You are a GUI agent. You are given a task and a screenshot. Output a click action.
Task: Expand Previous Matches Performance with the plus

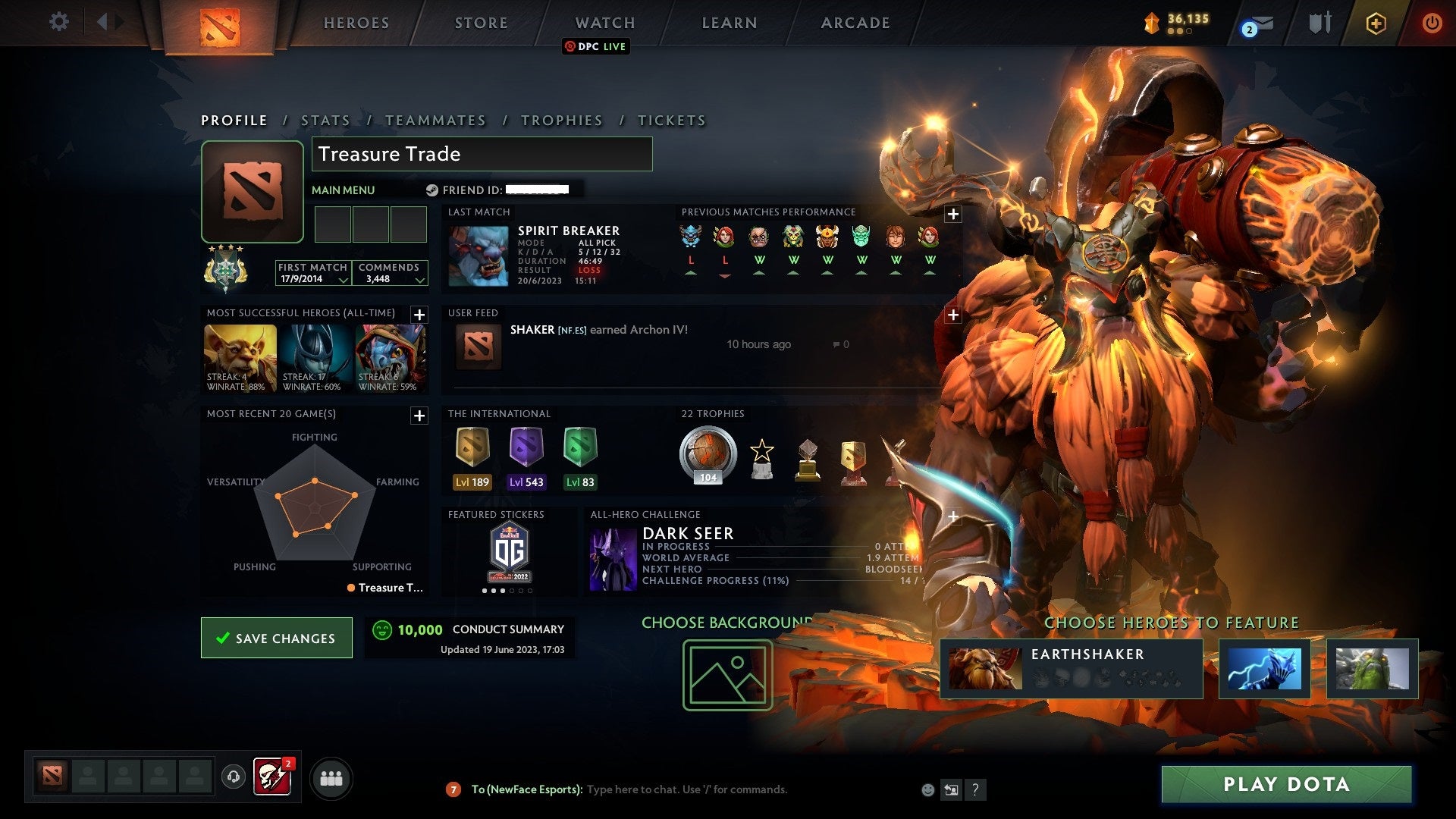tap(953, 215)
